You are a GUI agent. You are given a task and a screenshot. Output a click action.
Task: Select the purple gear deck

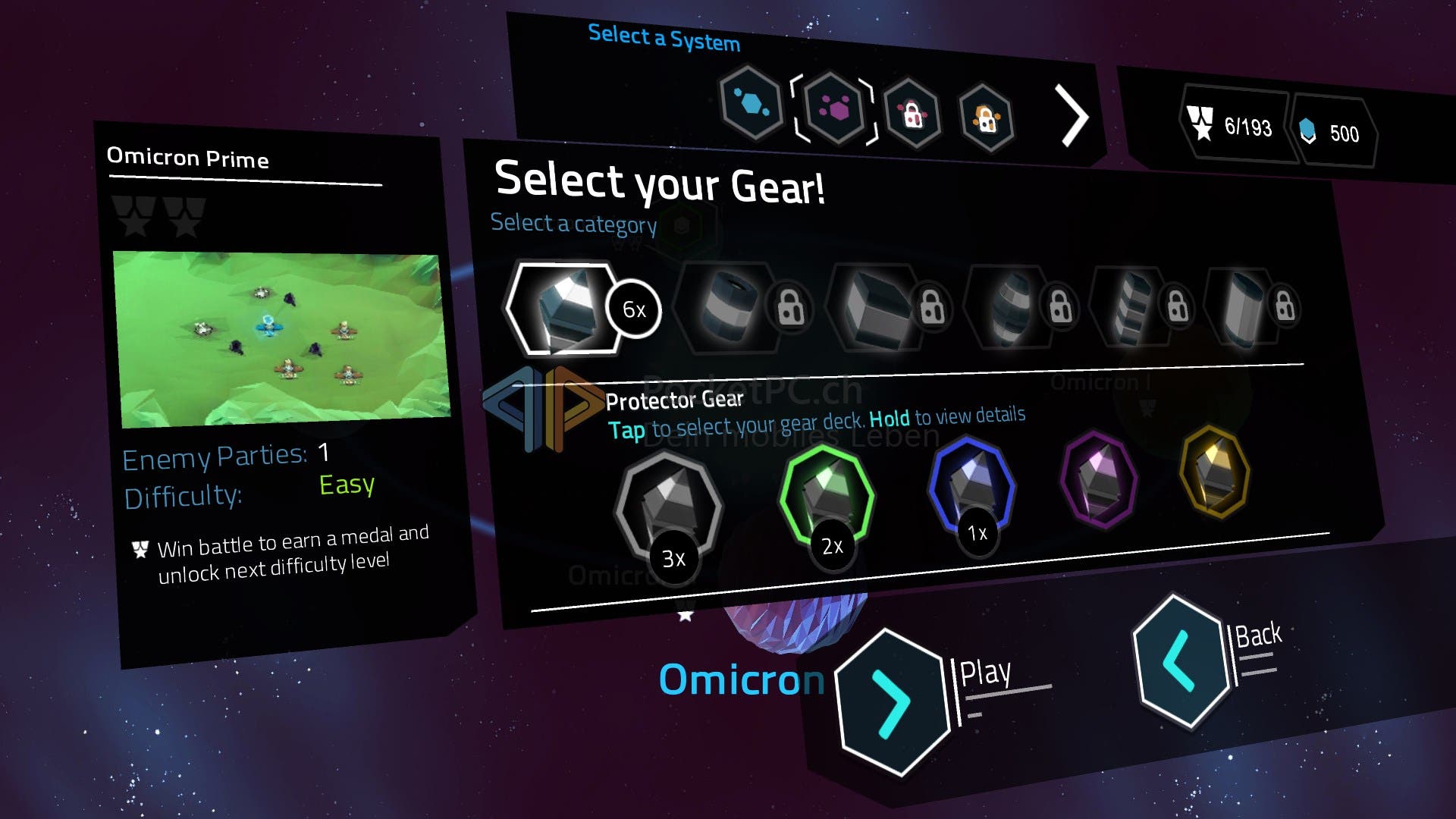click(x=1098, y=479)
